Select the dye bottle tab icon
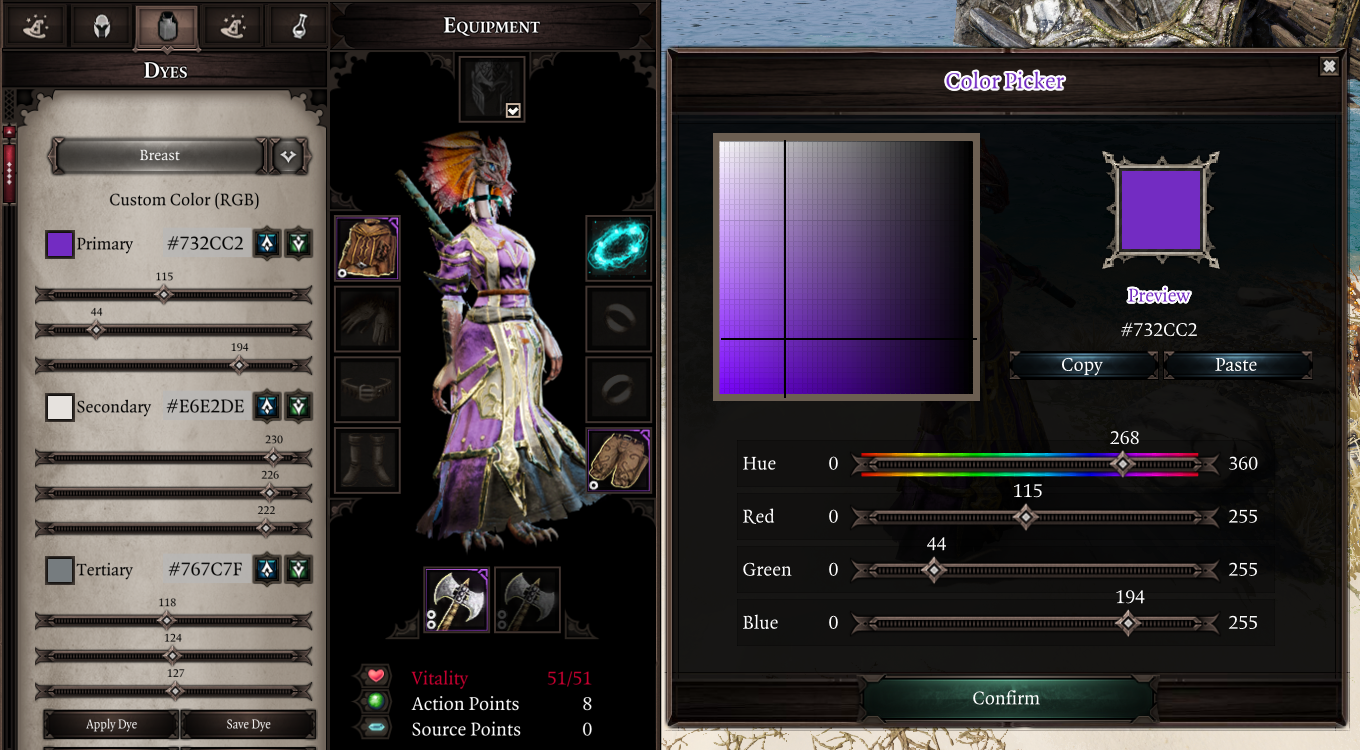This screenshot has height=750, width=1360. (x=166, y=26)
